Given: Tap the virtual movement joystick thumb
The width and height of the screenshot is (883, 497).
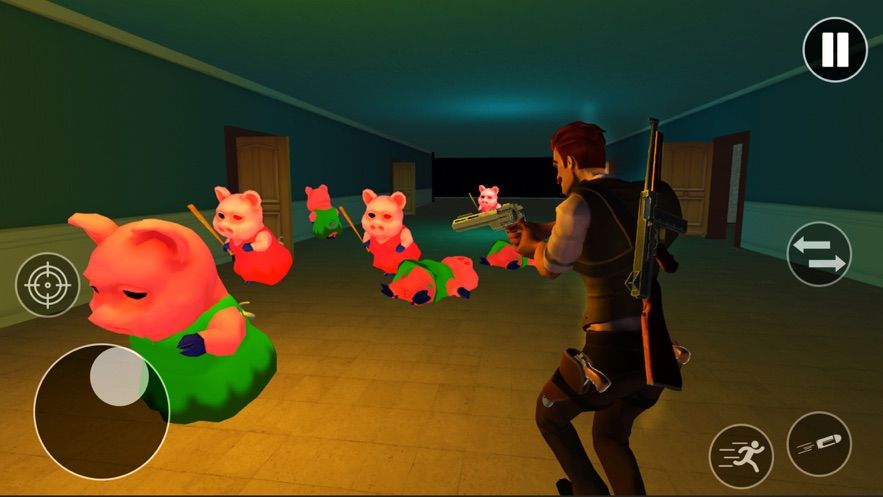Looking at the screenshot, I should tap(119, 377).
